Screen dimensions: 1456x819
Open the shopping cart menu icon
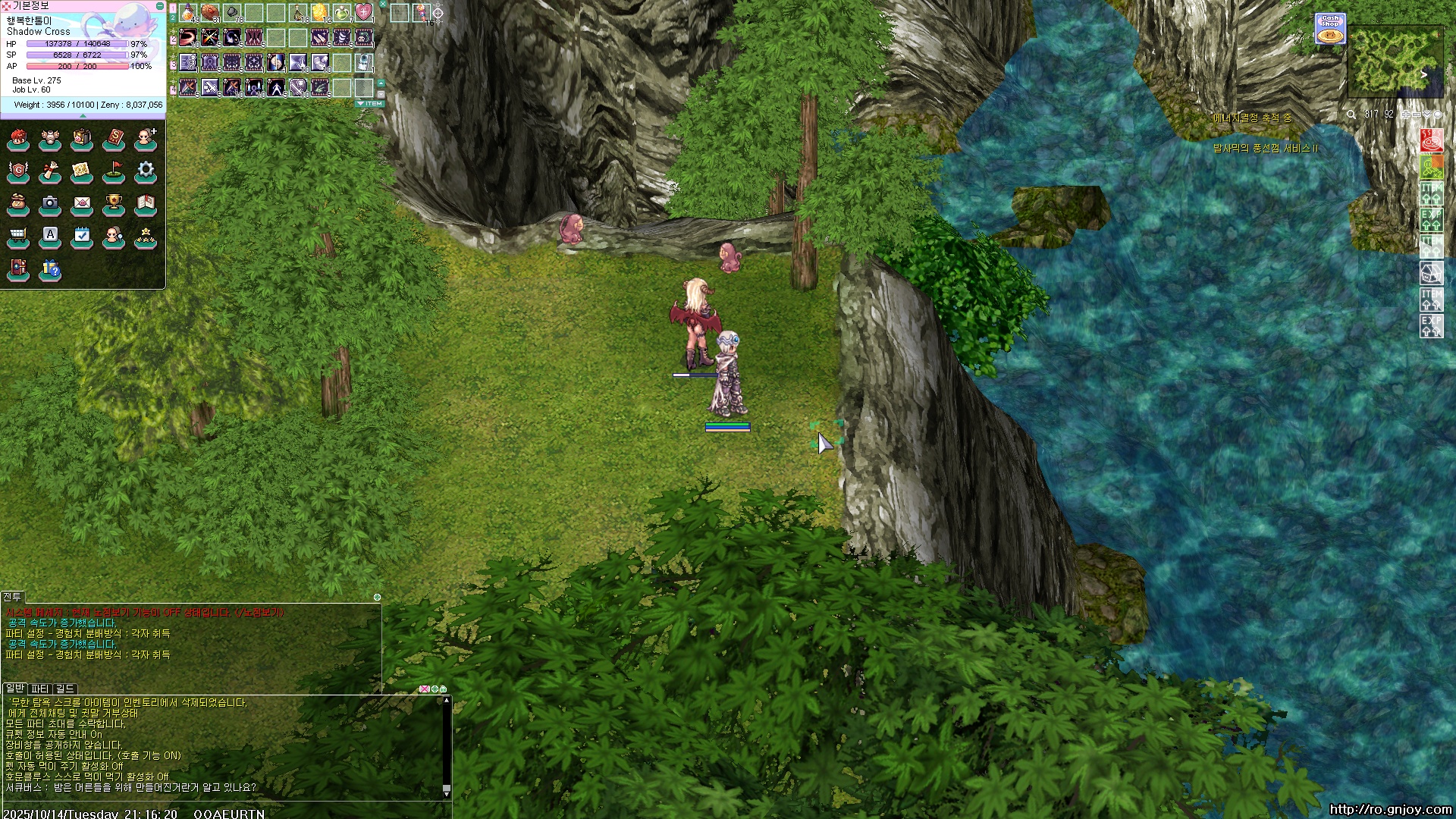[18, 237]
